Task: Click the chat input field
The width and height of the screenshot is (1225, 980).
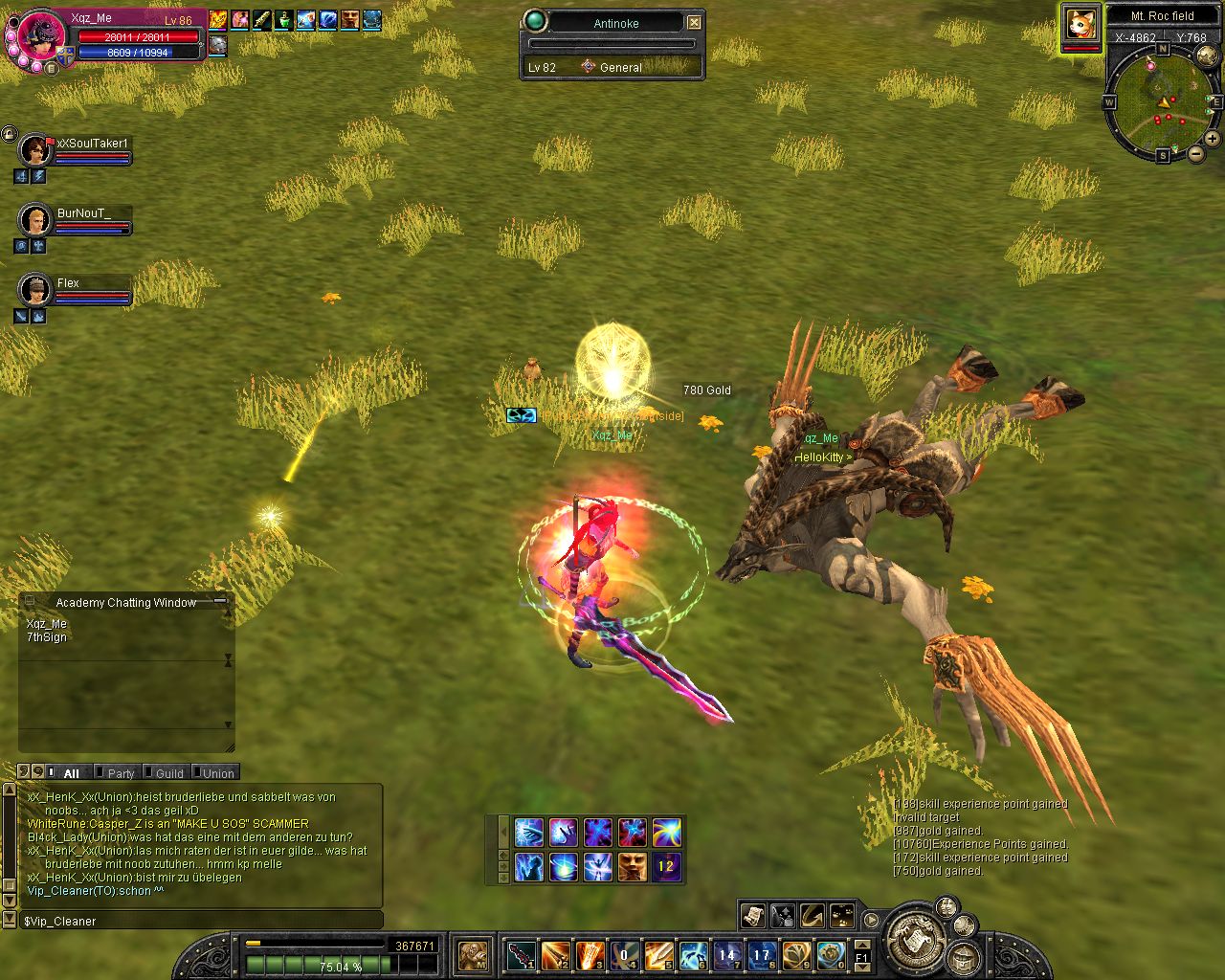Action: (201, 921)
